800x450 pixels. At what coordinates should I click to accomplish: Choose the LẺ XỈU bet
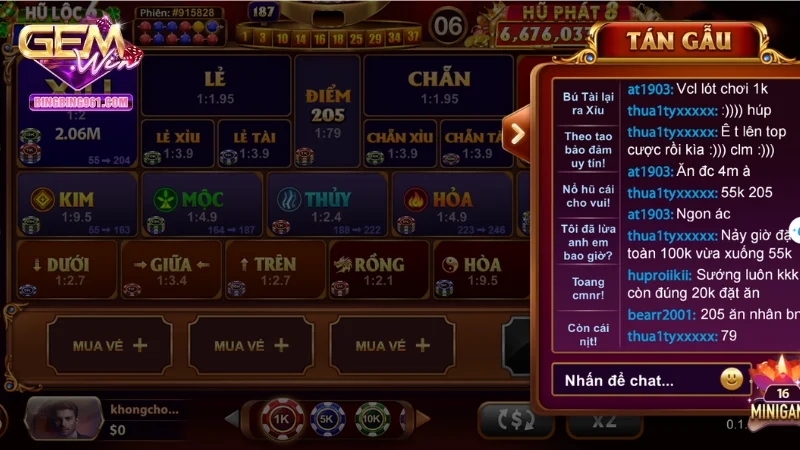tap(175, 143)
